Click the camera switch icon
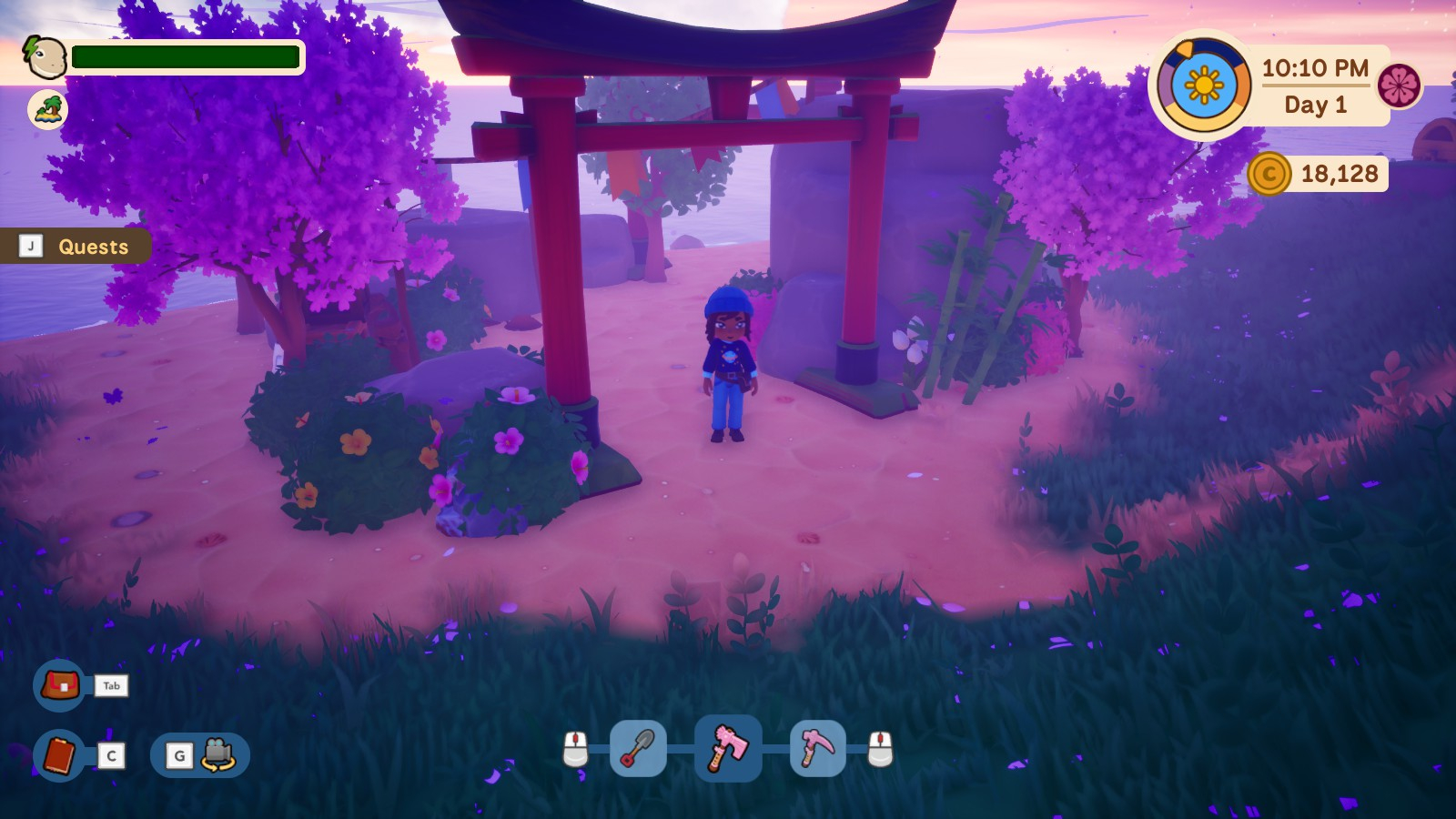Viewport: 1456px width, 819px height. pyautogui.click(x=218, y=755)
